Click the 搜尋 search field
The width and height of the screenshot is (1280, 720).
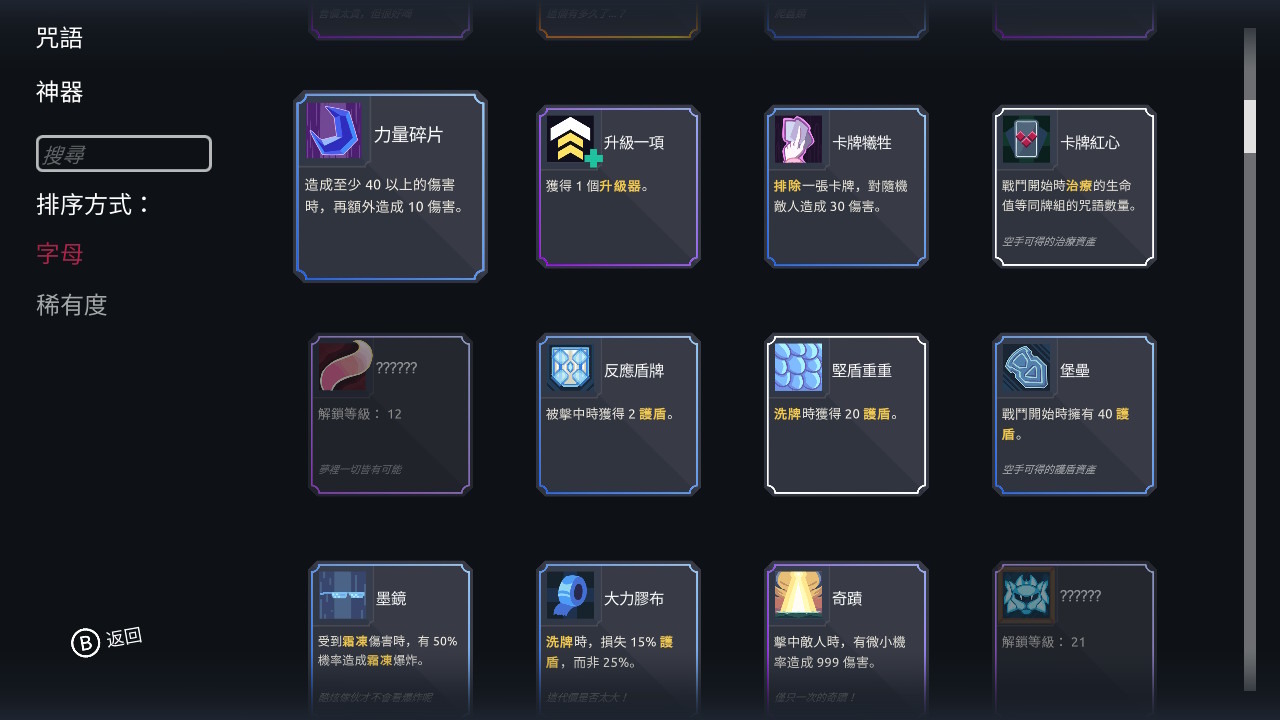pos(123,153)
